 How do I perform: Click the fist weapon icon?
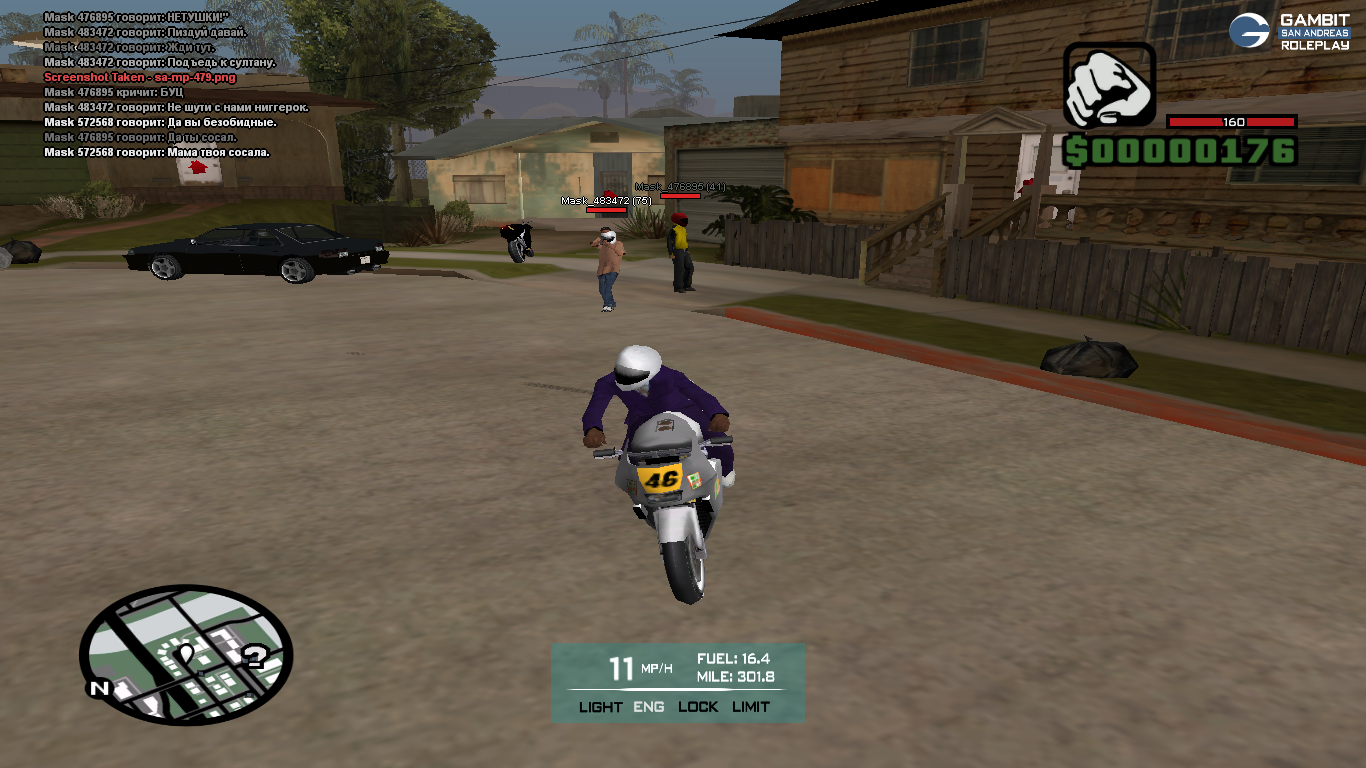1108,86
